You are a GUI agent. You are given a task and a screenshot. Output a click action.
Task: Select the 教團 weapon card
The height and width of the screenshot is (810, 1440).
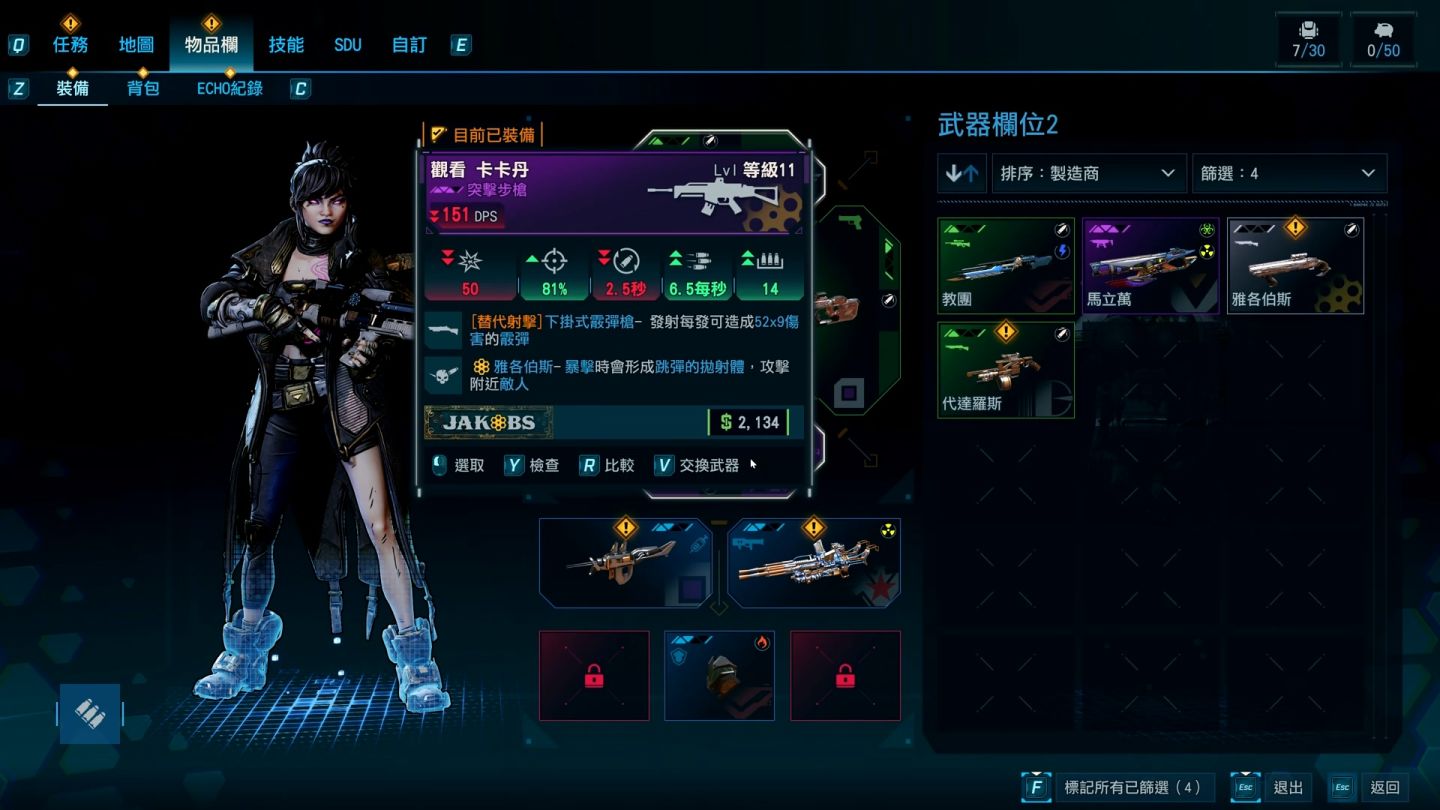click(x=1006, y=266)
